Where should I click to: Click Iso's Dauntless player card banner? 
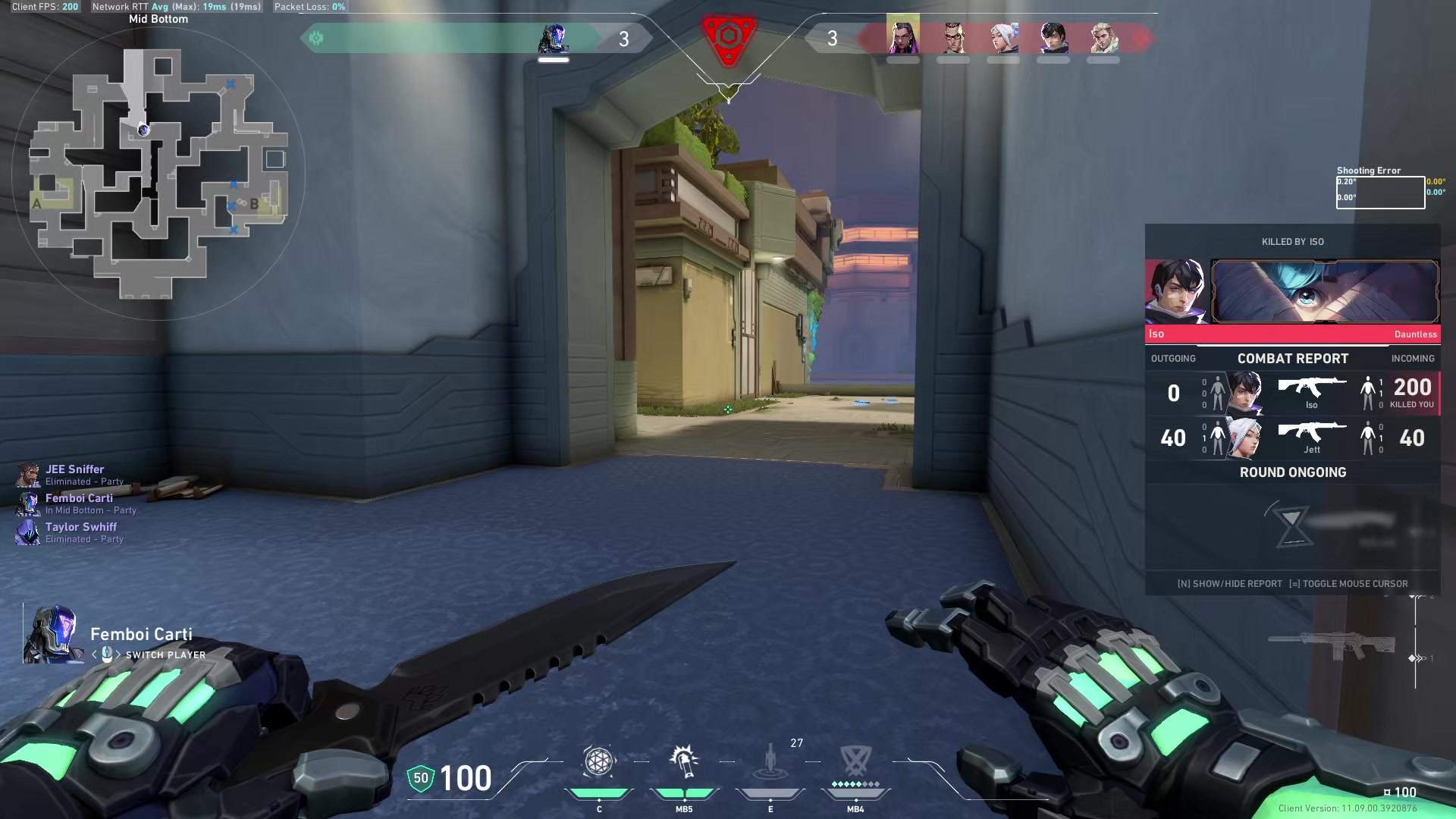point(1325,292)
